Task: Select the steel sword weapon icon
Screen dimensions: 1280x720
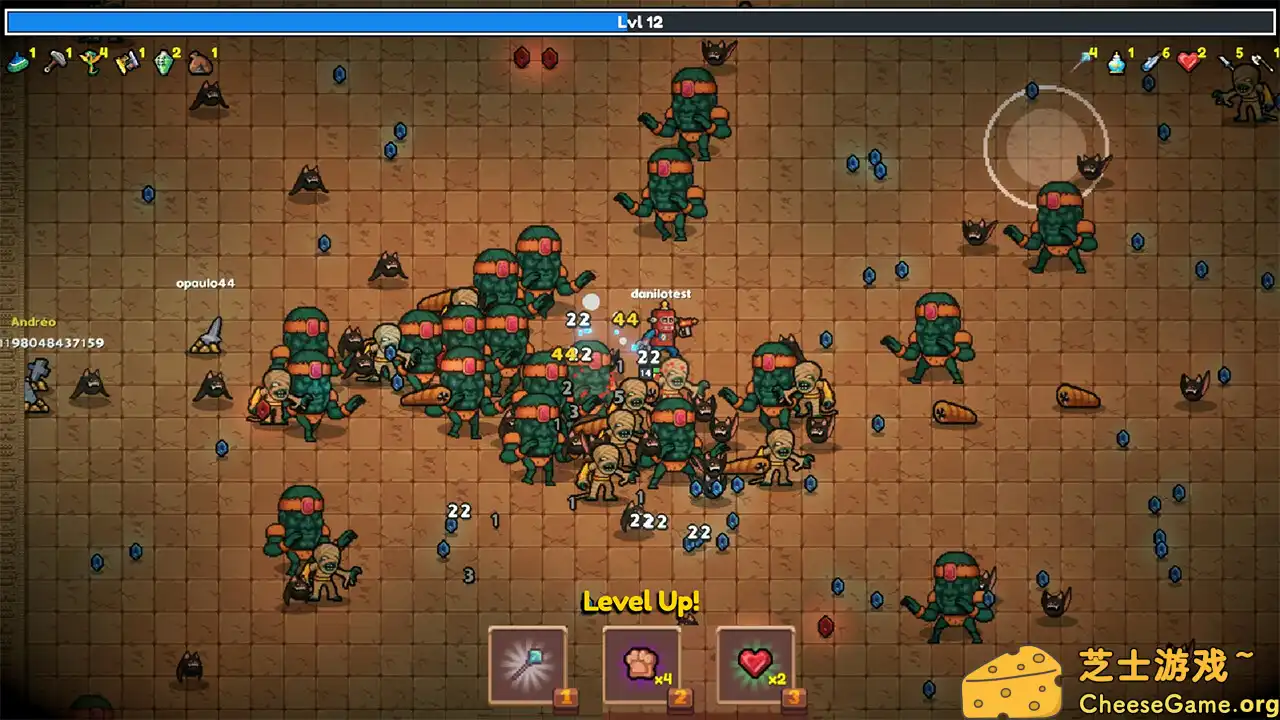Action: (x=1226, y=63)
